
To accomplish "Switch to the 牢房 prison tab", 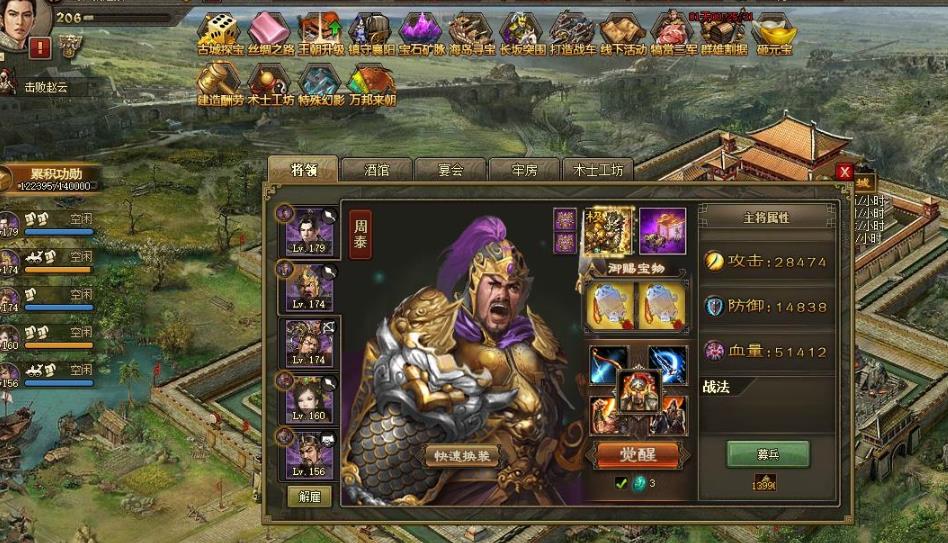I will [x=524, y=170].
